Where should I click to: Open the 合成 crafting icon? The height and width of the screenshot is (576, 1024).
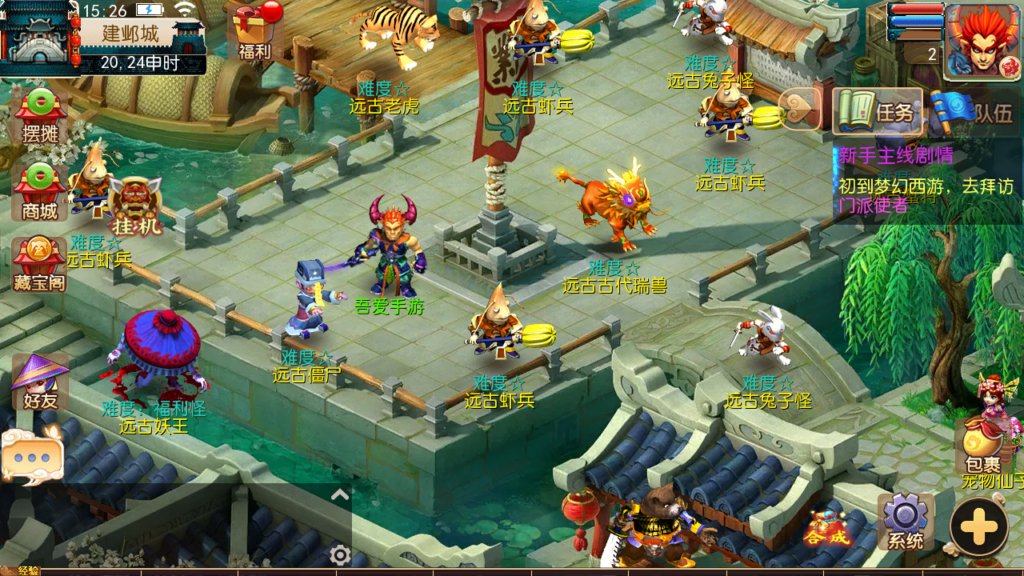pos(828,528)
